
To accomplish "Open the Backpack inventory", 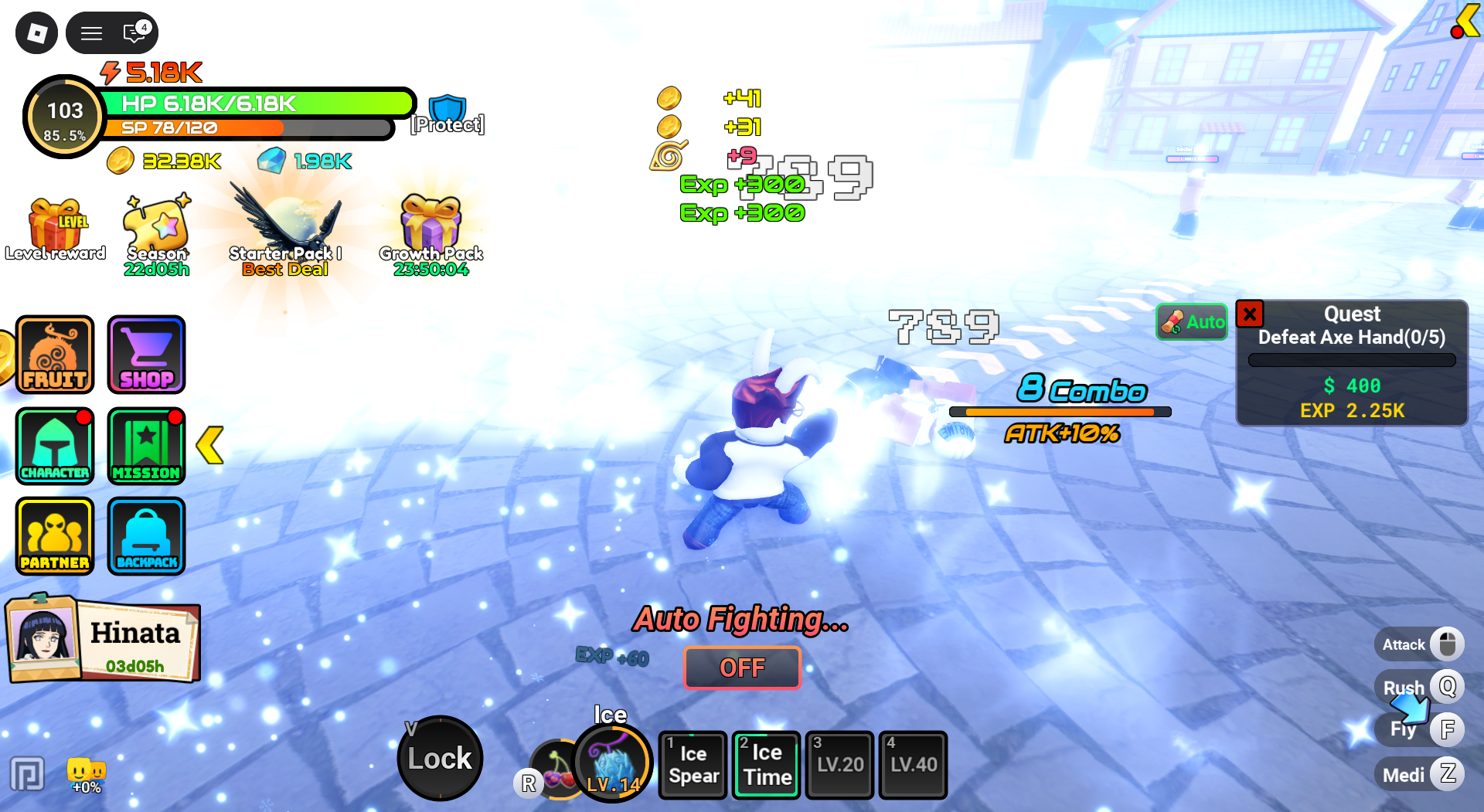I will pyautogui.click(x=146, y=535).
